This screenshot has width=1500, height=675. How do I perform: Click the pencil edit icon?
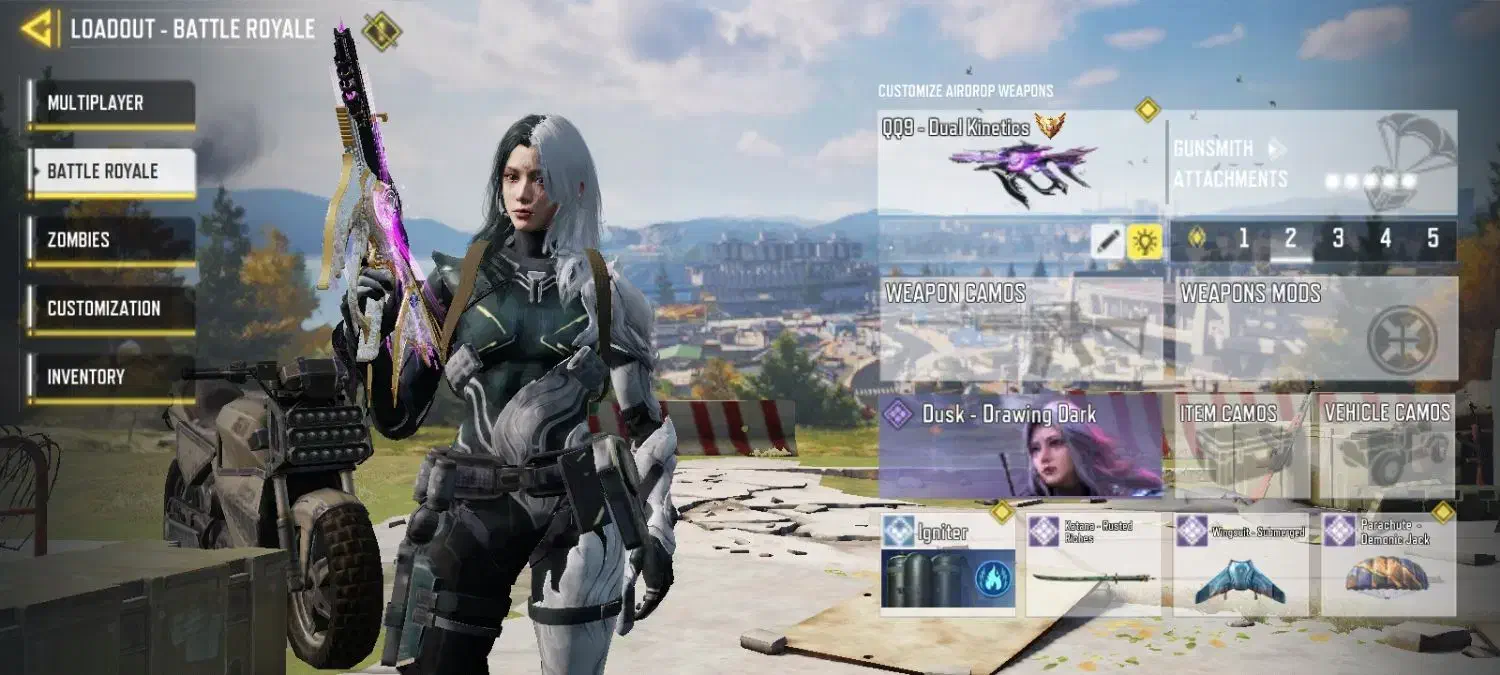(x=1107, y=240)
